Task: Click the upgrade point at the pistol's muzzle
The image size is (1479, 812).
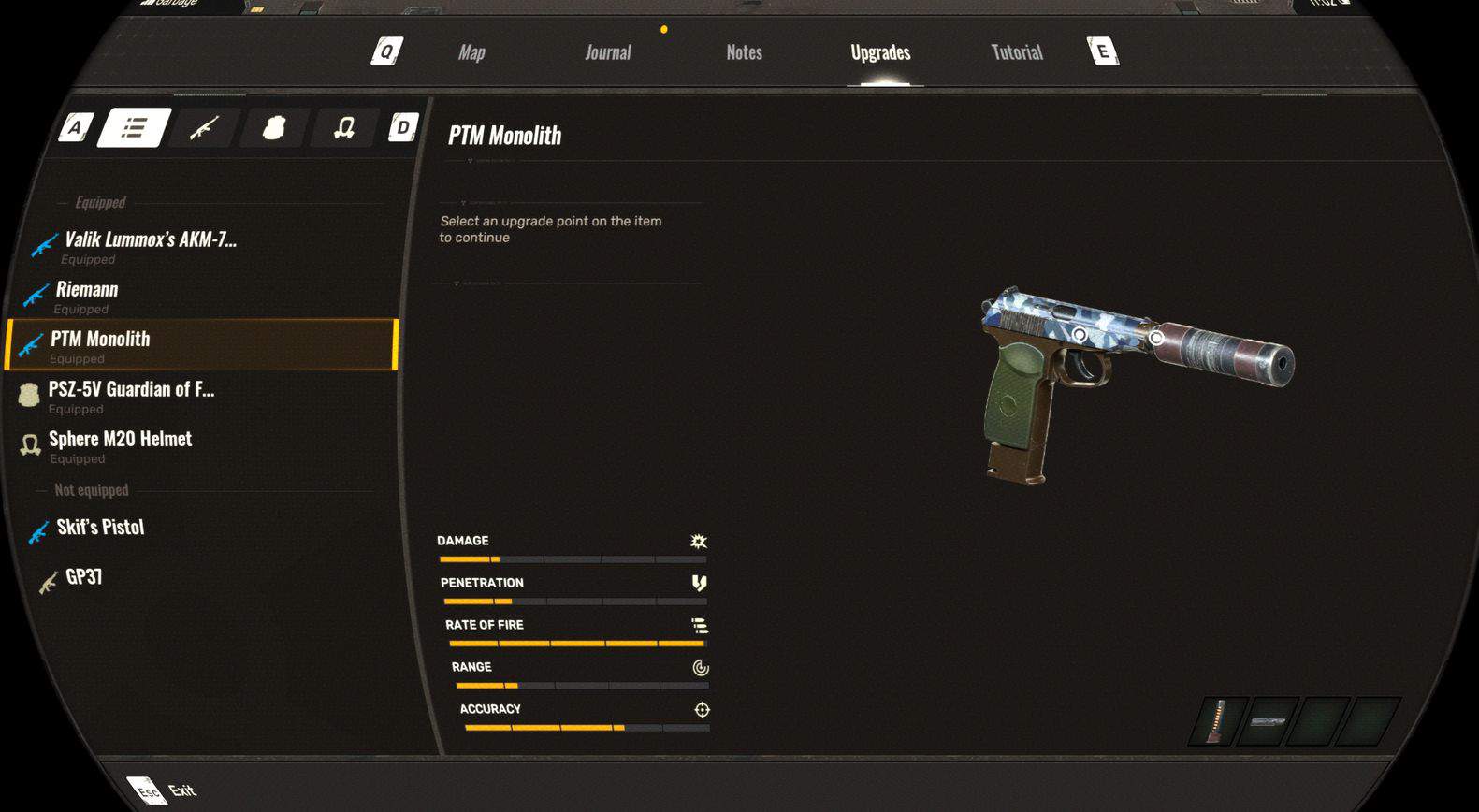Action: point(1157,337)
